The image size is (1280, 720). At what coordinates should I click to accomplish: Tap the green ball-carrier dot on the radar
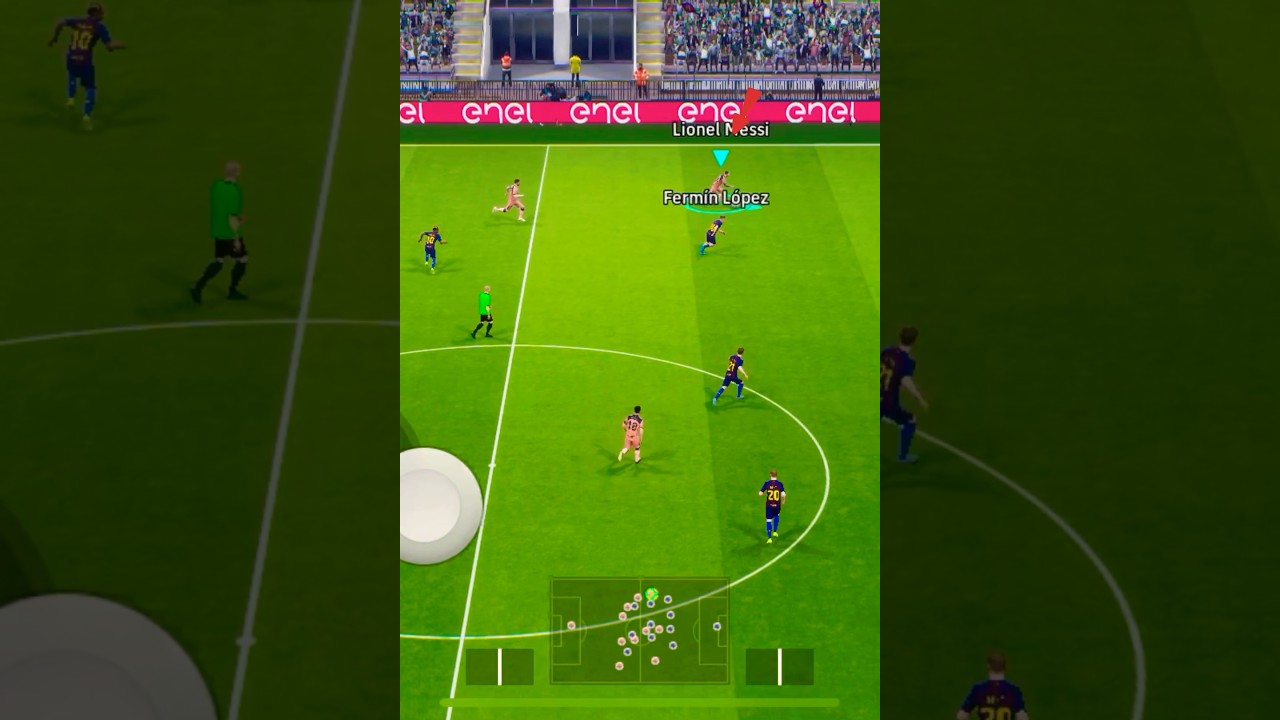point(651,593)
